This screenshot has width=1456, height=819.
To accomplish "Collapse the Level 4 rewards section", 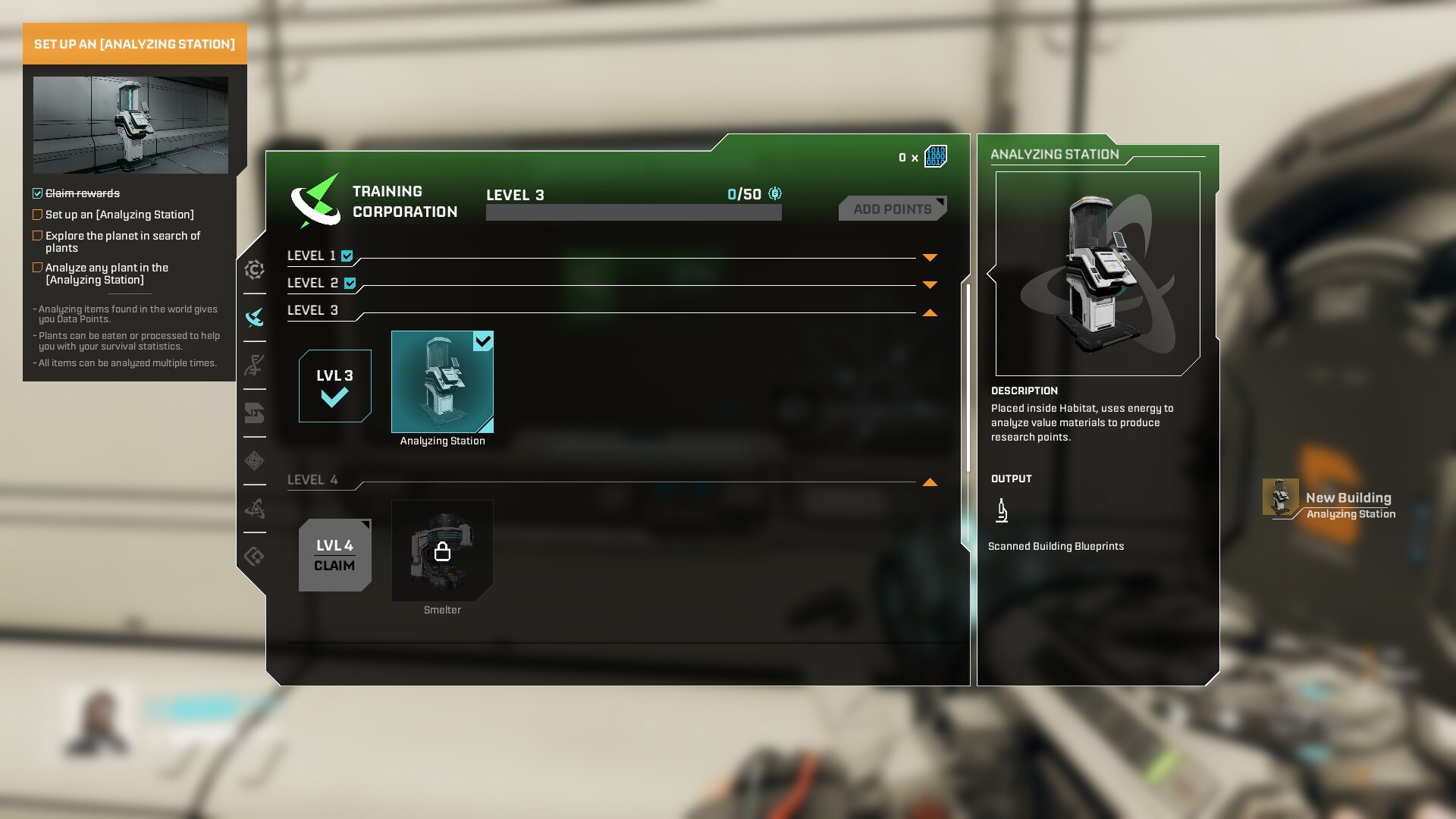I will point(930,482).
